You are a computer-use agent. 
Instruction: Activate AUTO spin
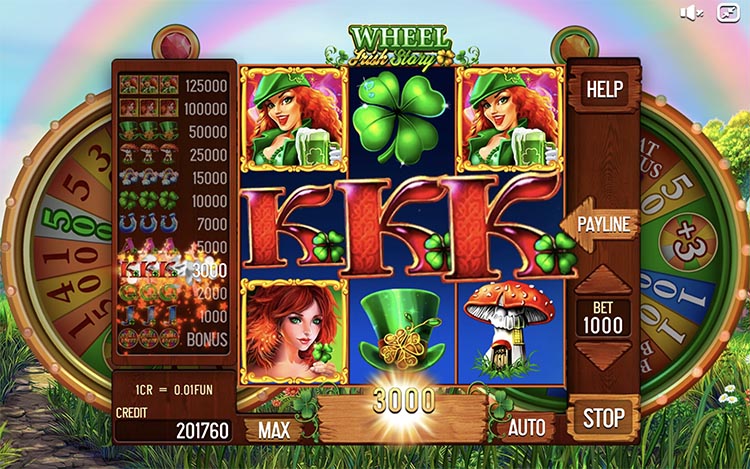(526, 428)
